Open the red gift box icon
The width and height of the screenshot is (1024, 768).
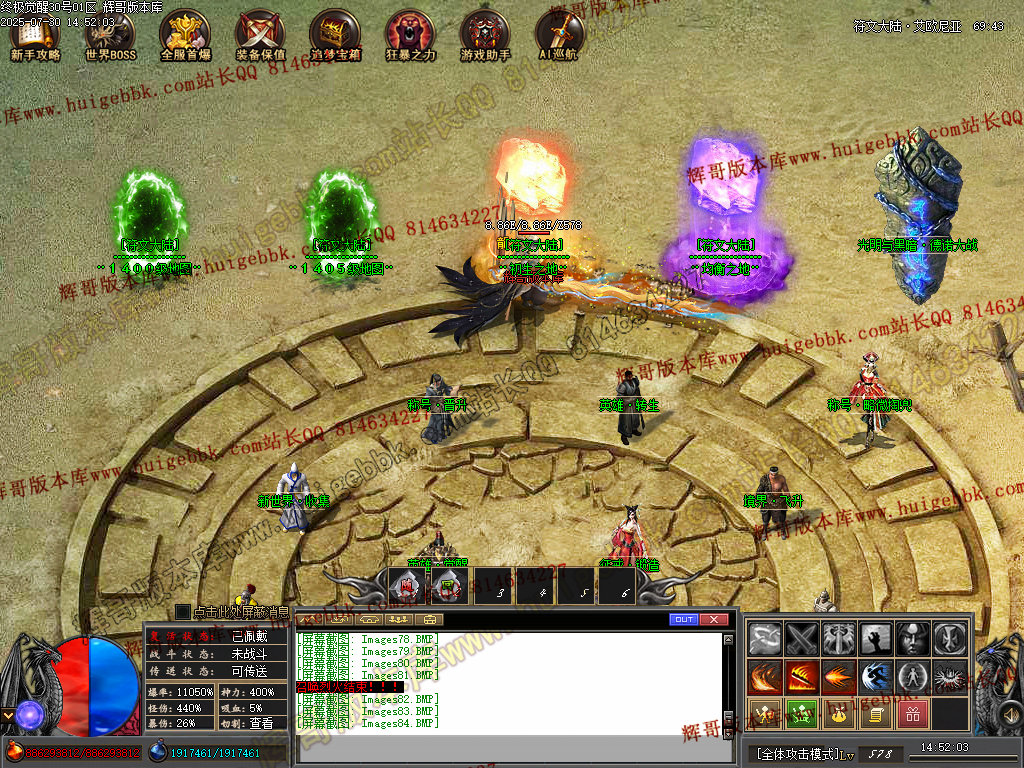pyautogui.click(x=912, y=714)
